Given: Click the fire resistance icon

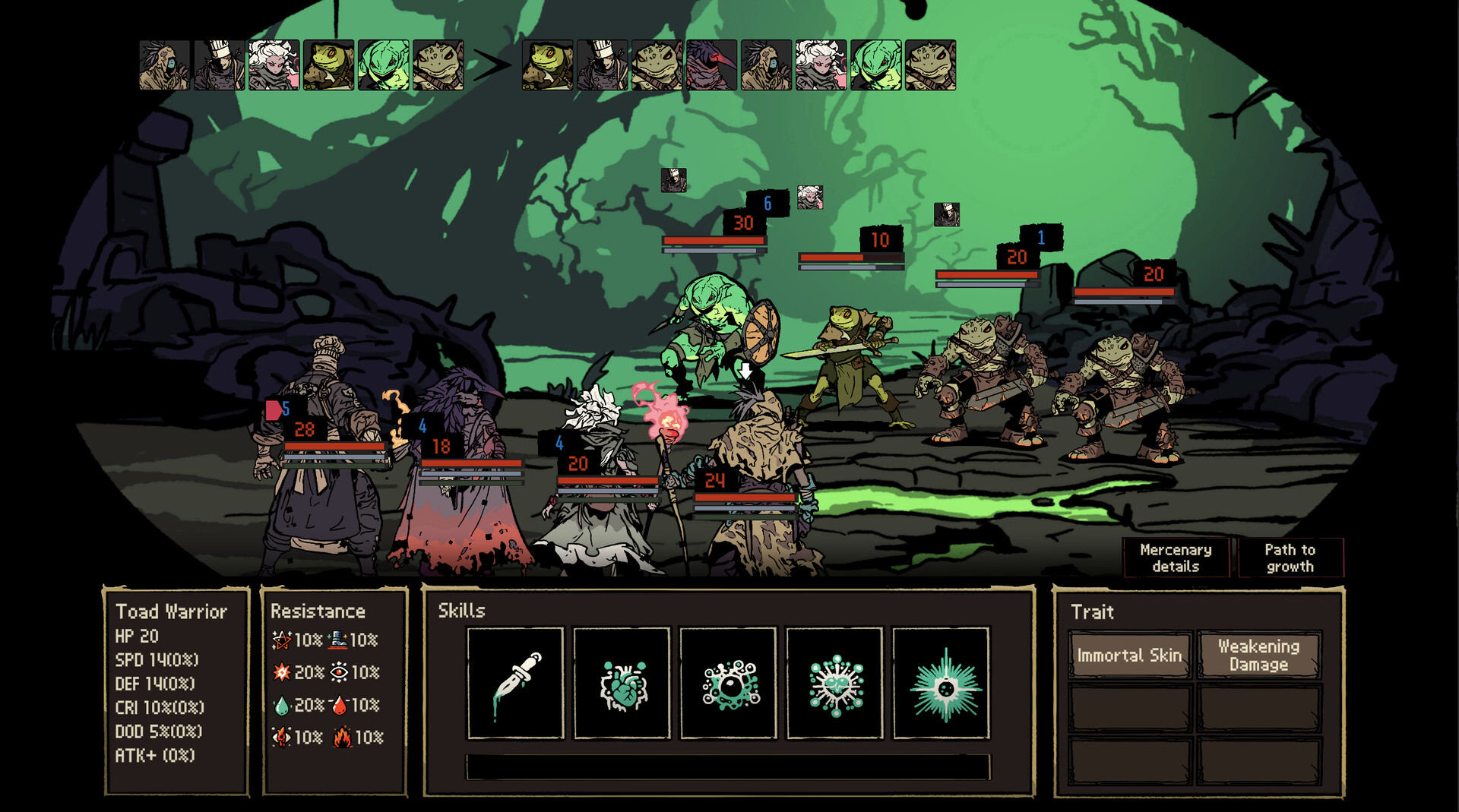Looking at the screenshot, I should 342,737.
